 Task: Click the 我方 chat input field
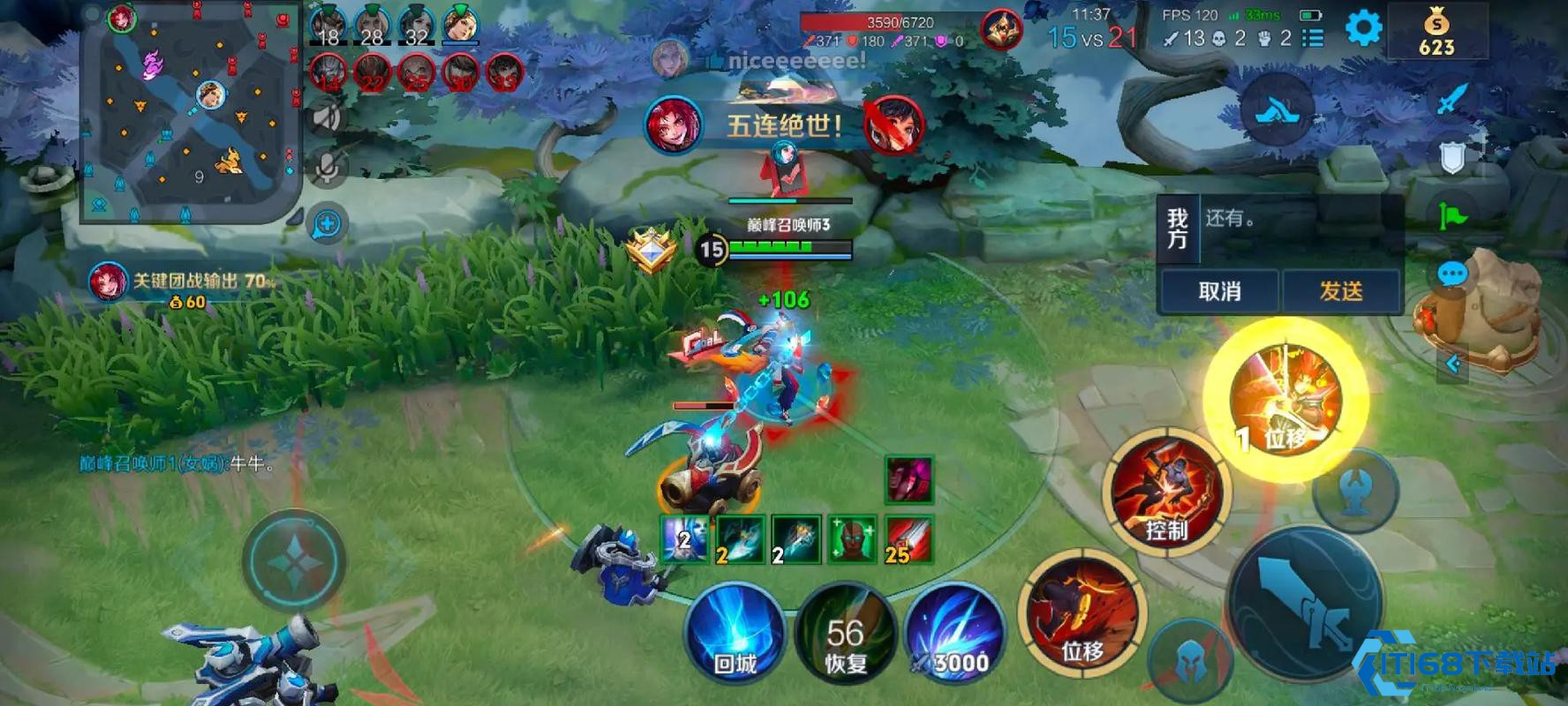[x=1300, y=229]
